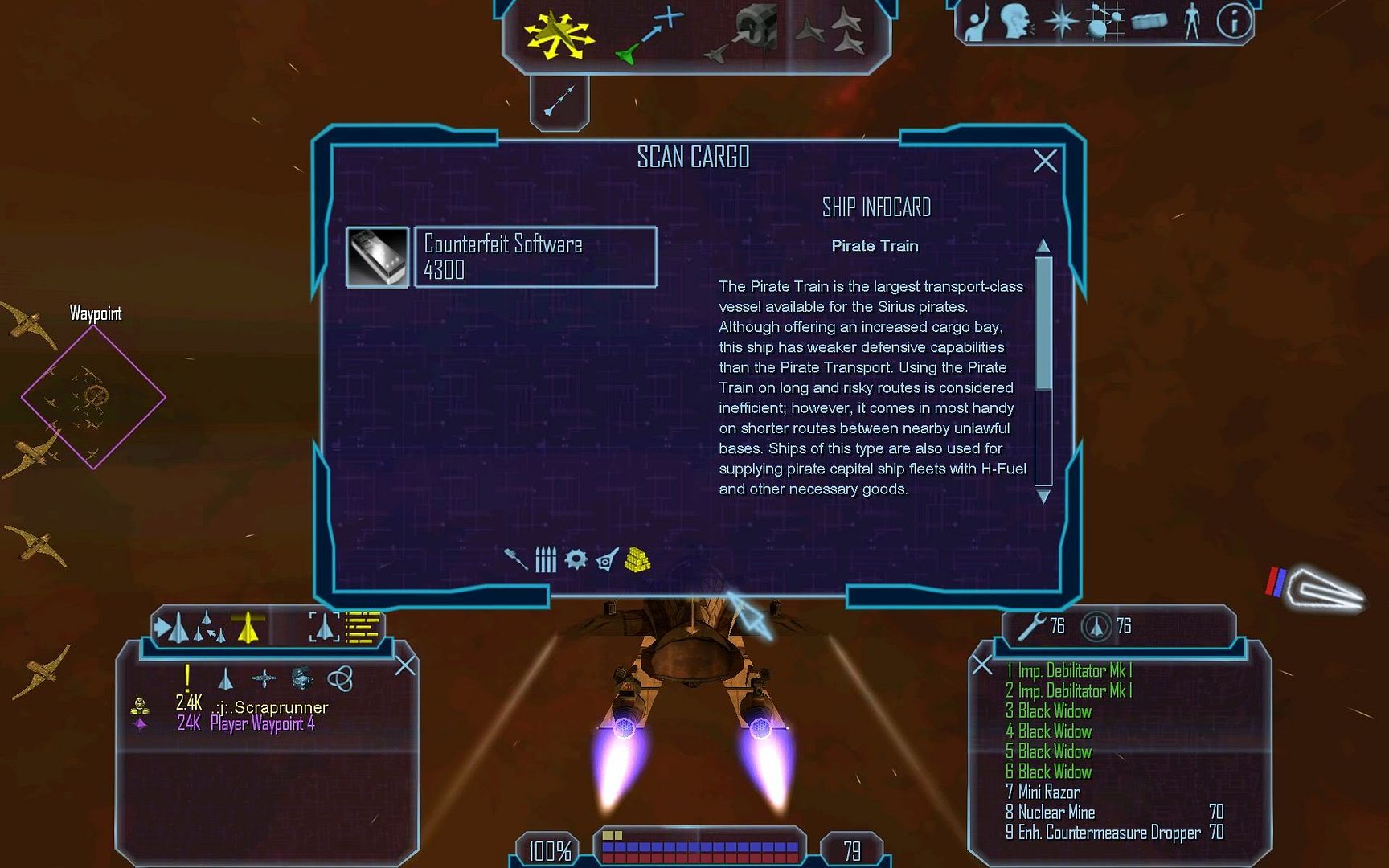The height and width of the screenshot is (868, 1389).
Task: Use nanobots via the wrench icon
Action: point(1031,626)
